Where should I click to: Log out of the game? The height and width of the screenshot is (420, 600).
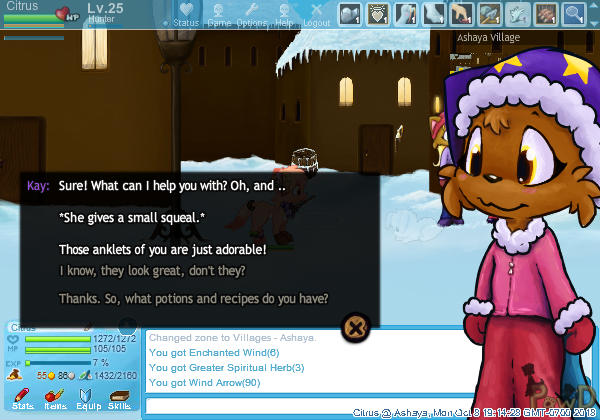pyautogui.click(x=316, y=14)
